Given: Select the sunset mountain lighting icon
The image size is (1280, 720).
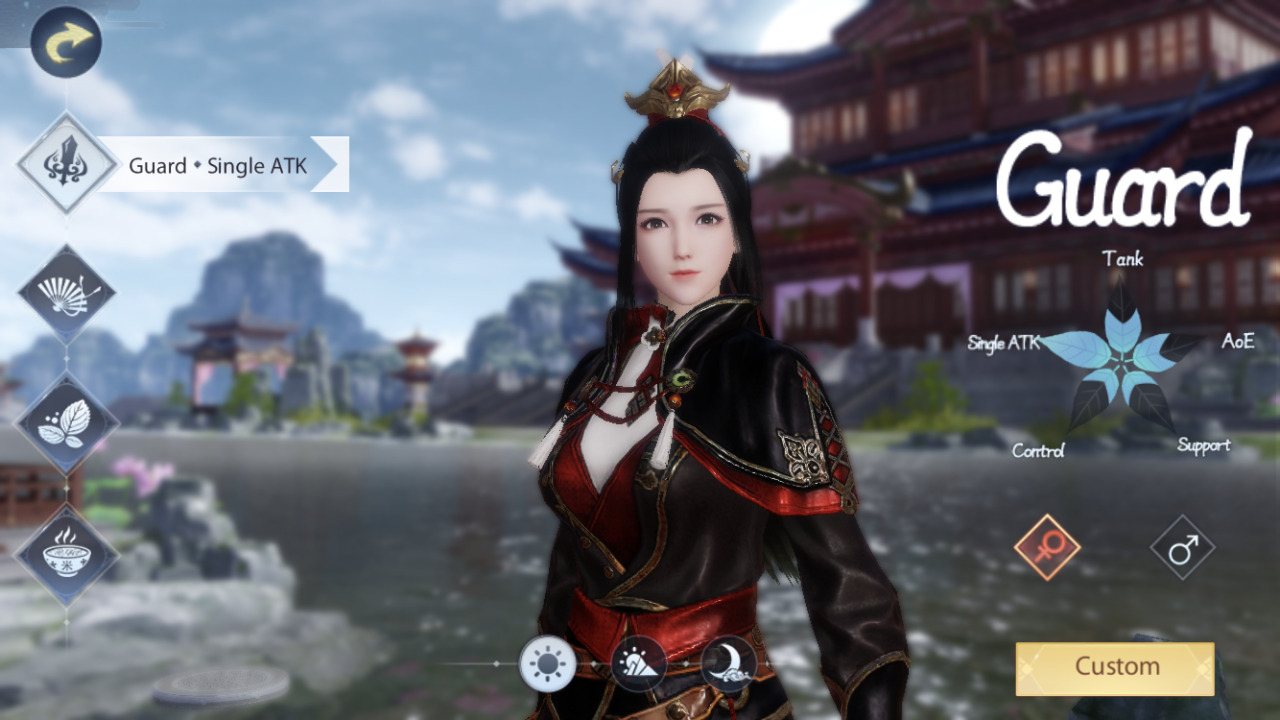Looking at the screenshot, I should 638,663.
